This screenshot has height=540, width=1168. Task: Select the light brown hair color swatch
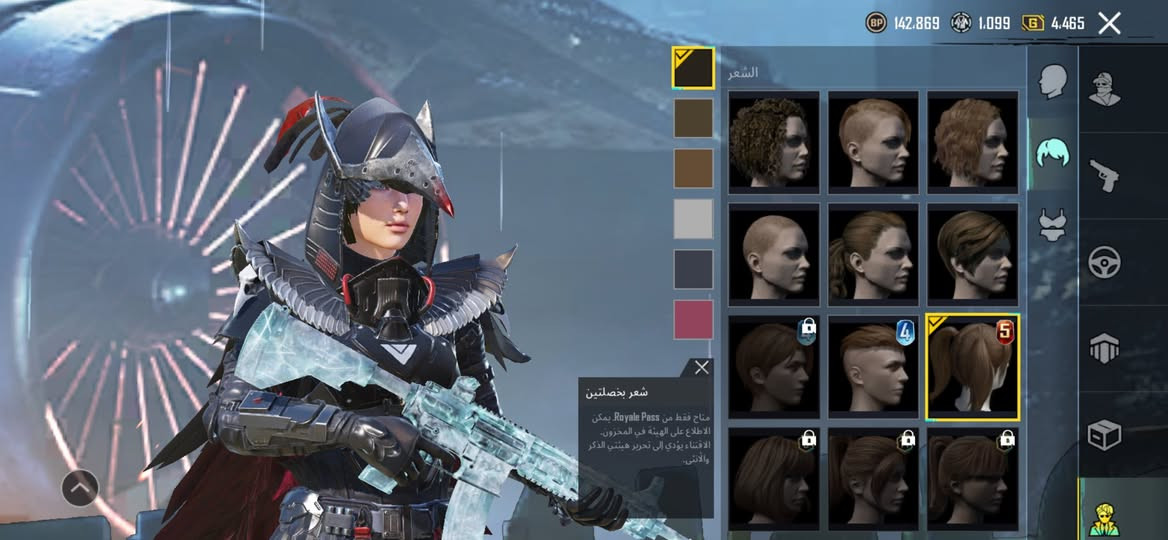click(x=693, y=168)
